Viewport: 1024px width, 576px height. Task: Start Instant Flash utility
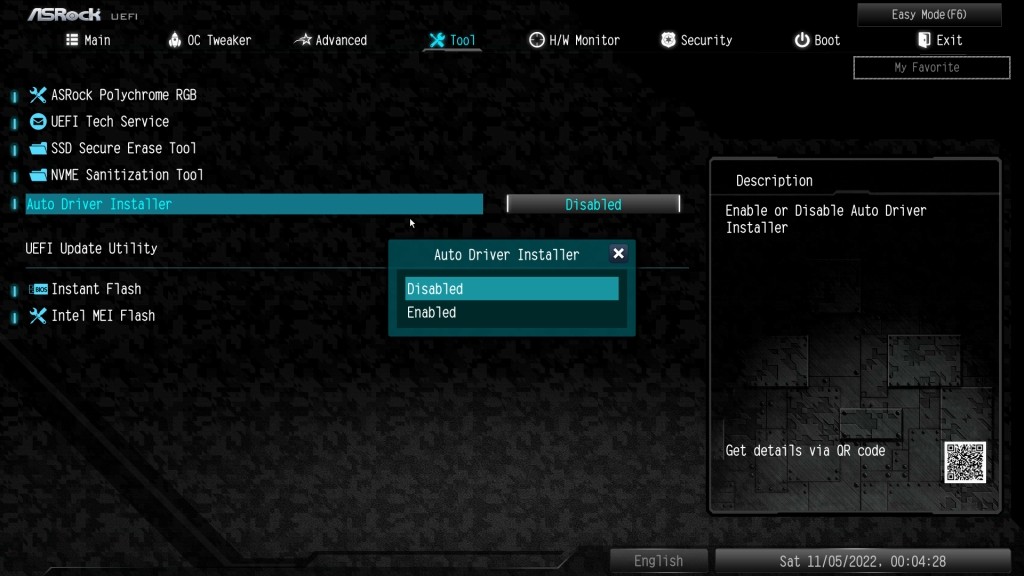coord(96,289)
